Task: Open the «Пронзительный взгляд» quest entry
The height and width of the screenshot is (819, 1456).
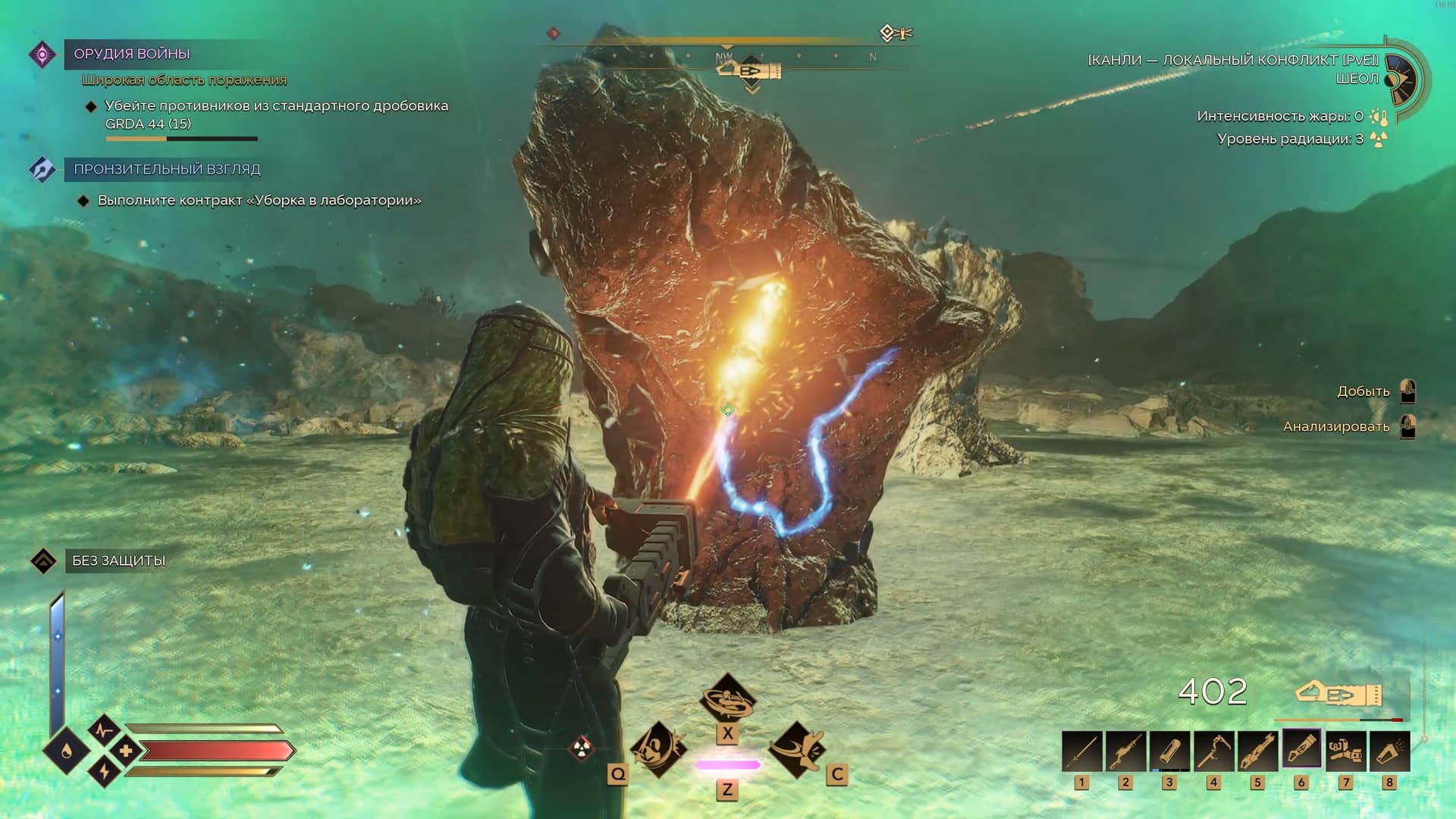Action: (x=167, y=169)
